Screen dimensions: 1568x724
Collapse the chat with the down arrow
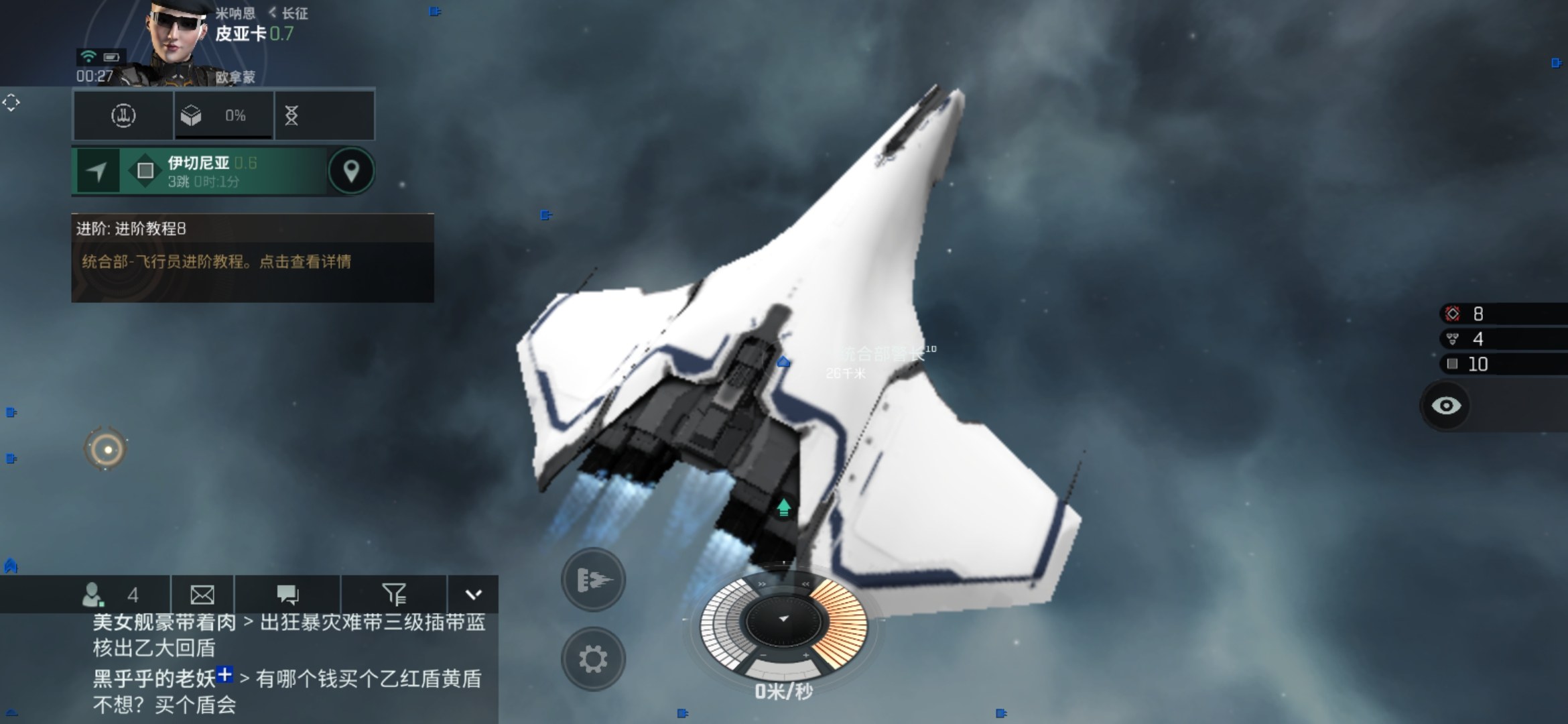point(473,595)
